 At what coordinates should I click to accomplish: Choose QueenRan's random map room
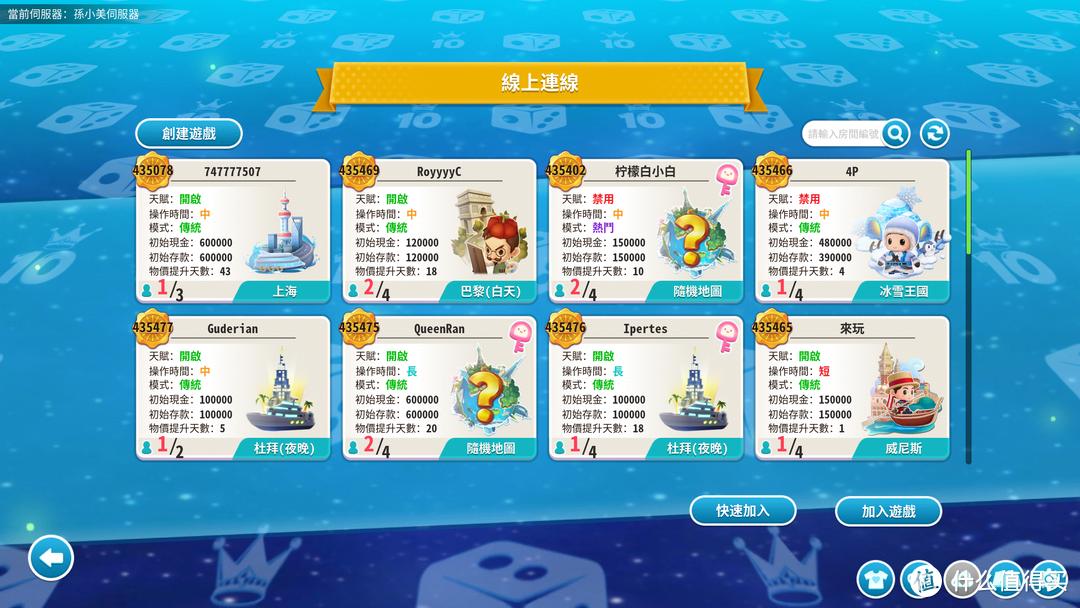(439, 388)
